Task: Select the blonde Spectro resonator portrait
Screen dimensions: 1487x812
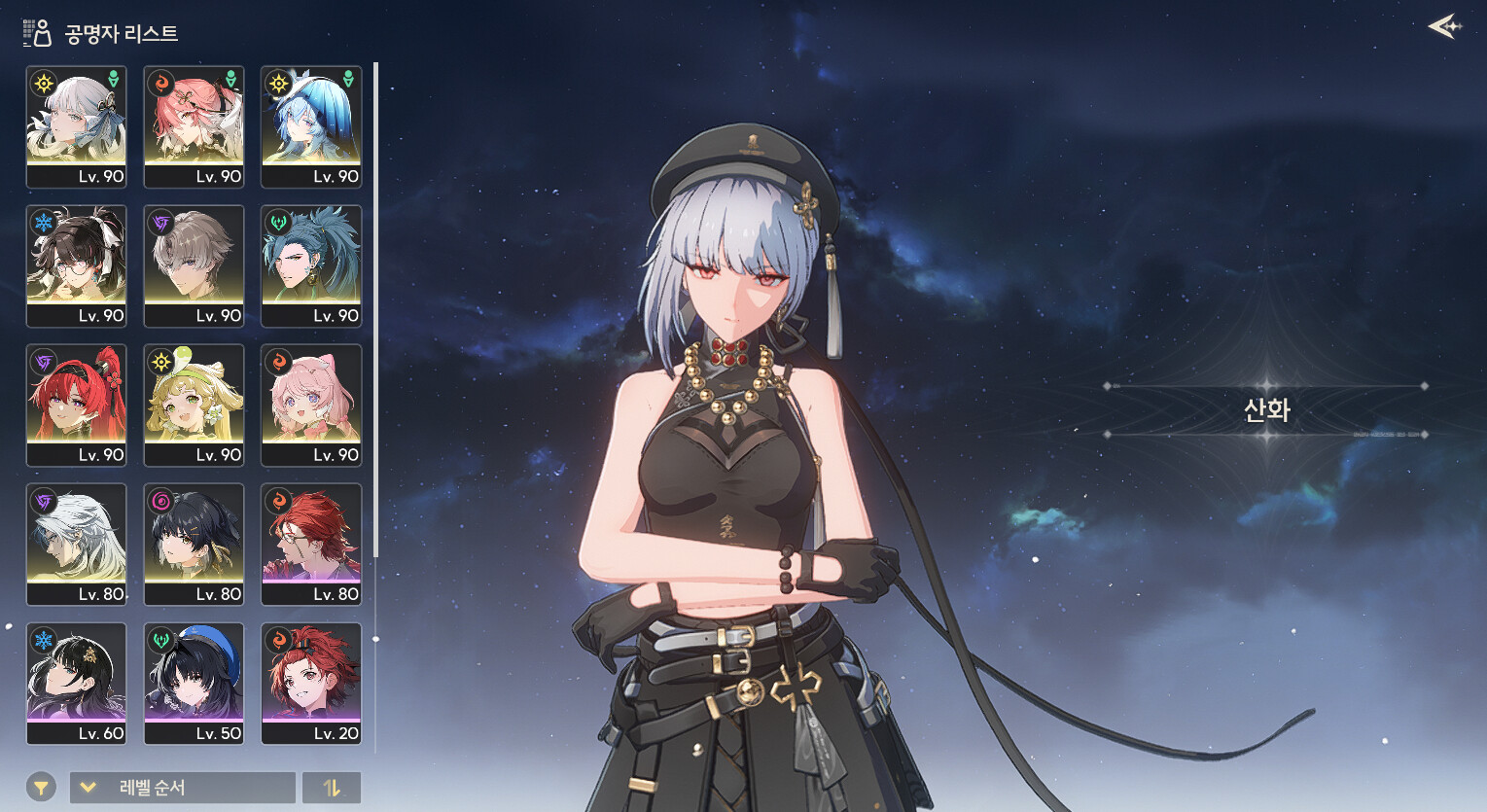Action: pos(194,405)
